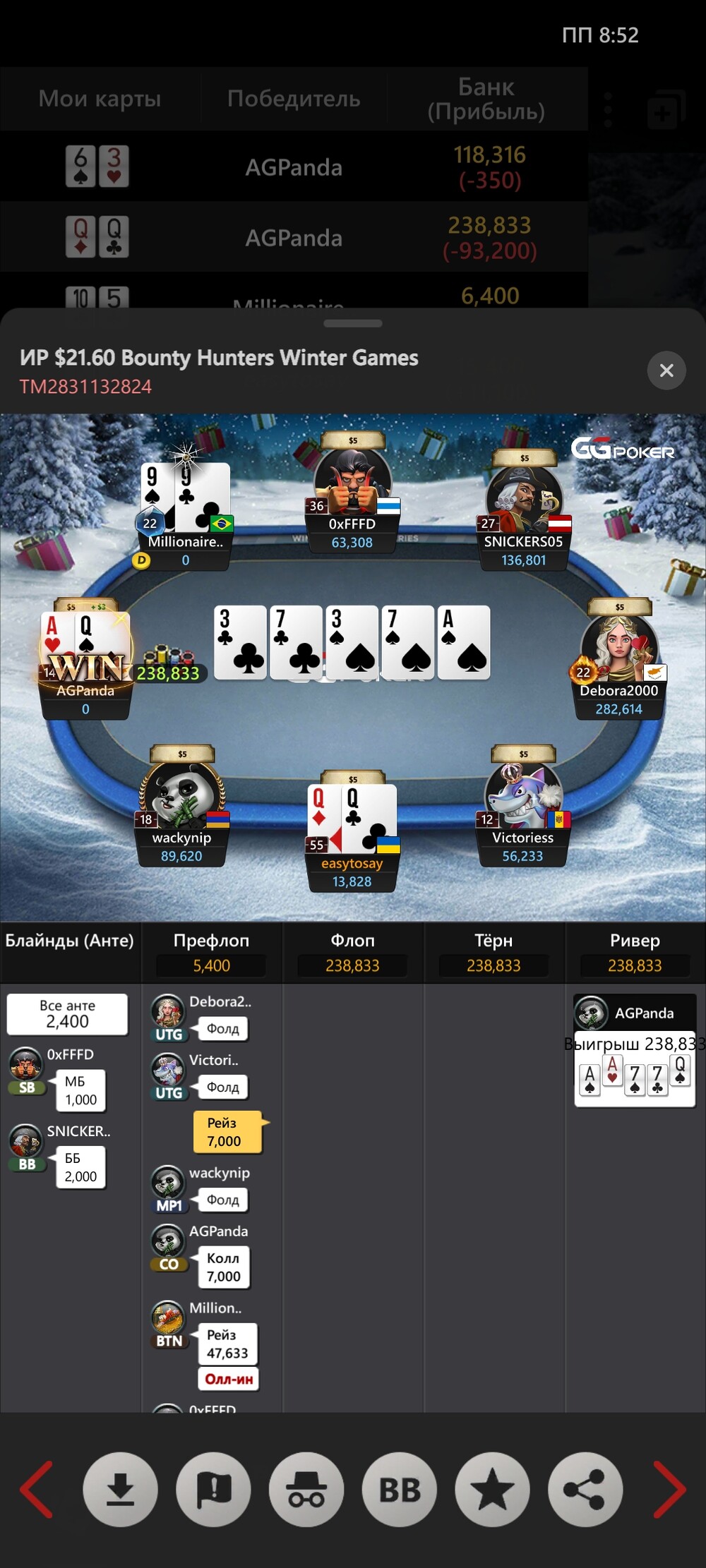Image resolution: width=706 pixels, height=1568 pixels.
Task: Select the 6-3 hand row won by AGPanda
Action: [x=294, y=167]
